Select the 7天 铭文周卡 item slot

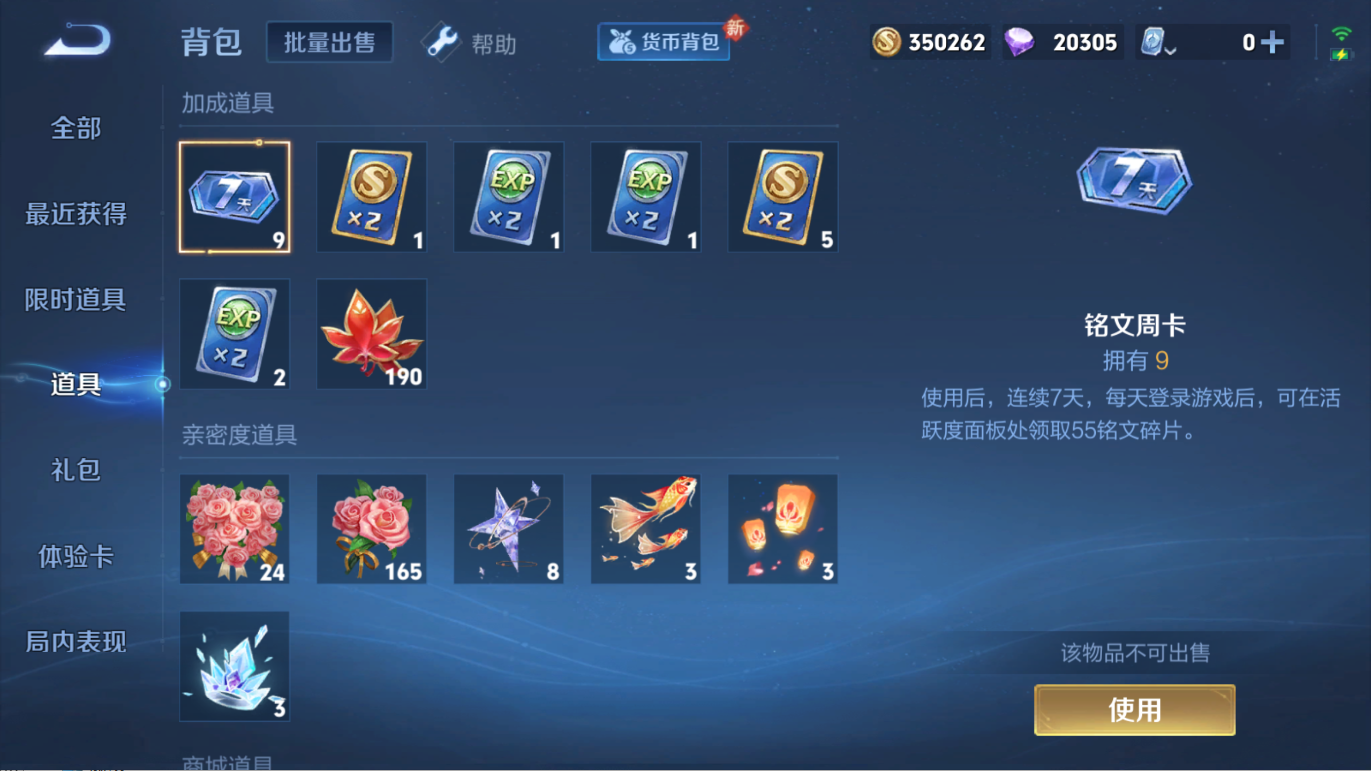235,197
